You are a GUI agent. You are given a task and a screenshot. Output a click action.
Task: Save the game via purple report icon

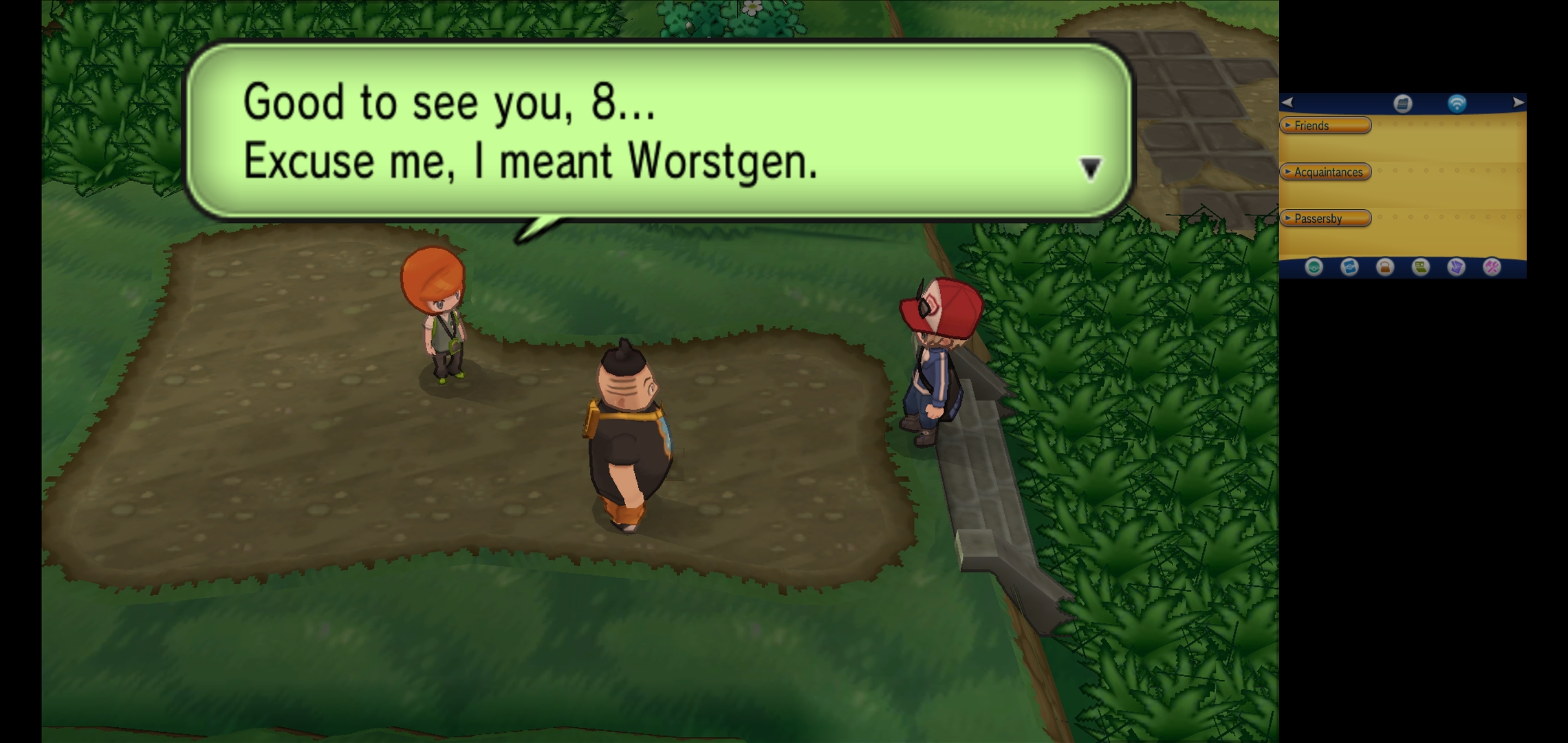click(1456, 267)
